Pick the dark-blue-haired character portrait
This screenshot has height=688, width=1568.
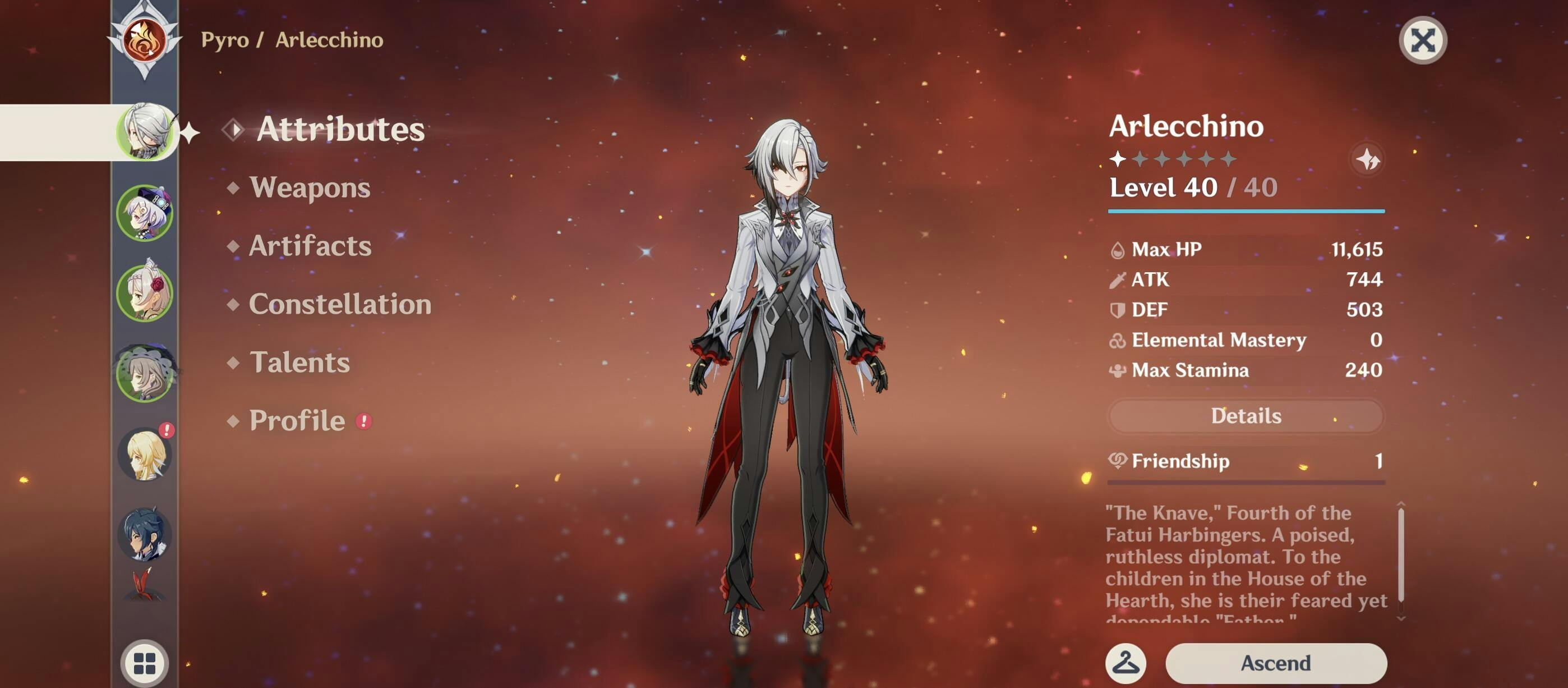tap(145, 534)
